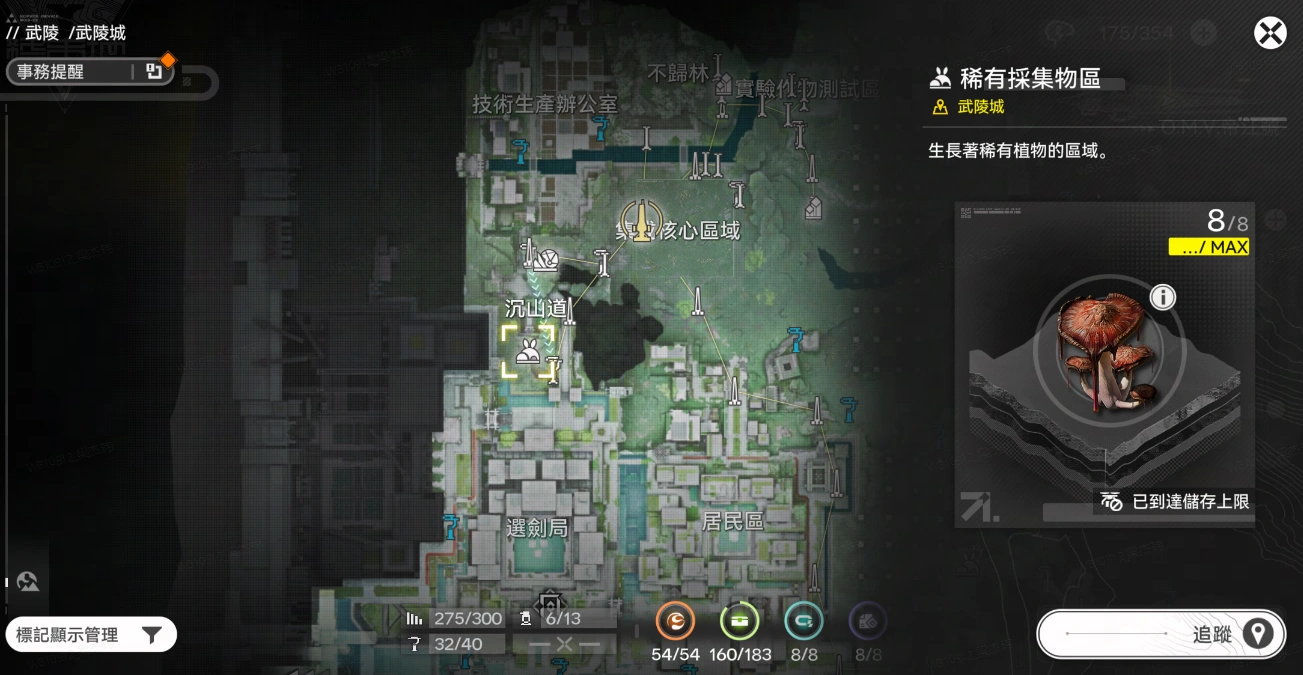Open the 事務提醒 reminders panel
Screen dimensions: 1303x675
[88, 72]
